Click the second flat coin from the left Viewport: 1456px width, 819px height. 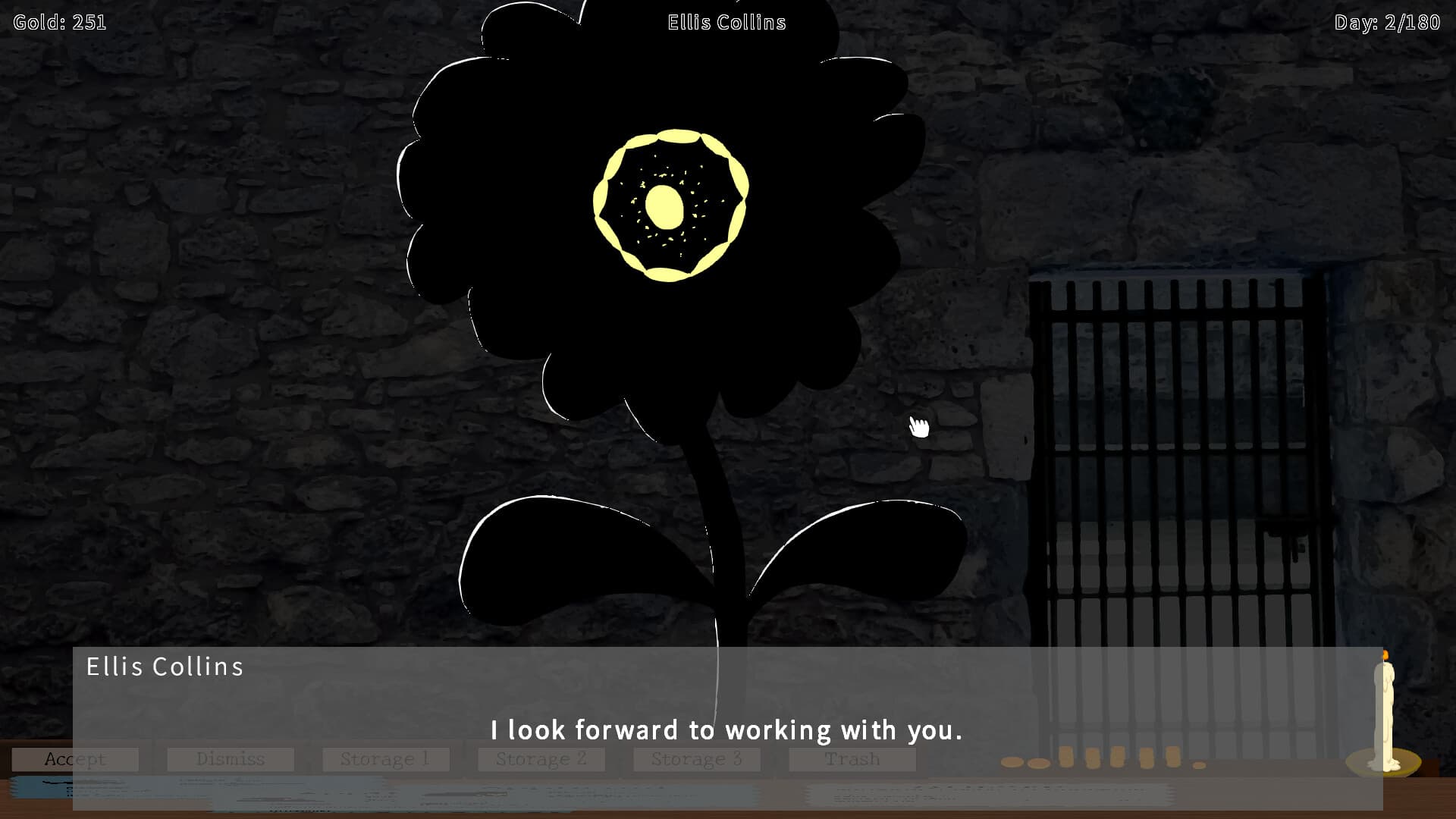(1038, 763)
